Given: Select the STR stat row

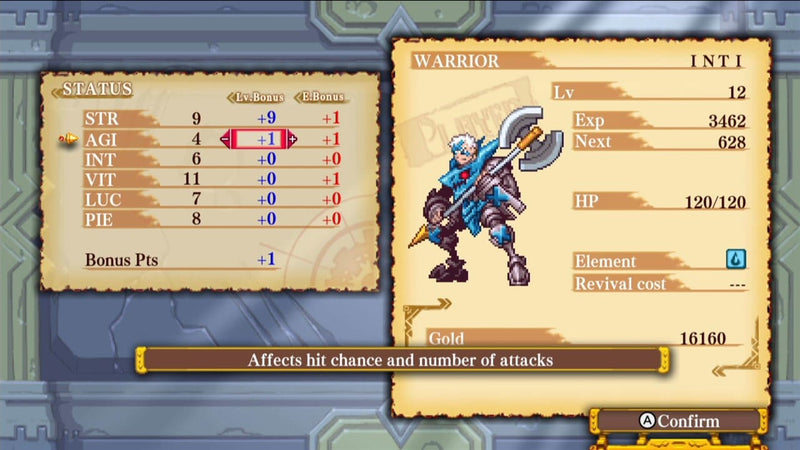Looking at the screenshot, I should 100,118.
